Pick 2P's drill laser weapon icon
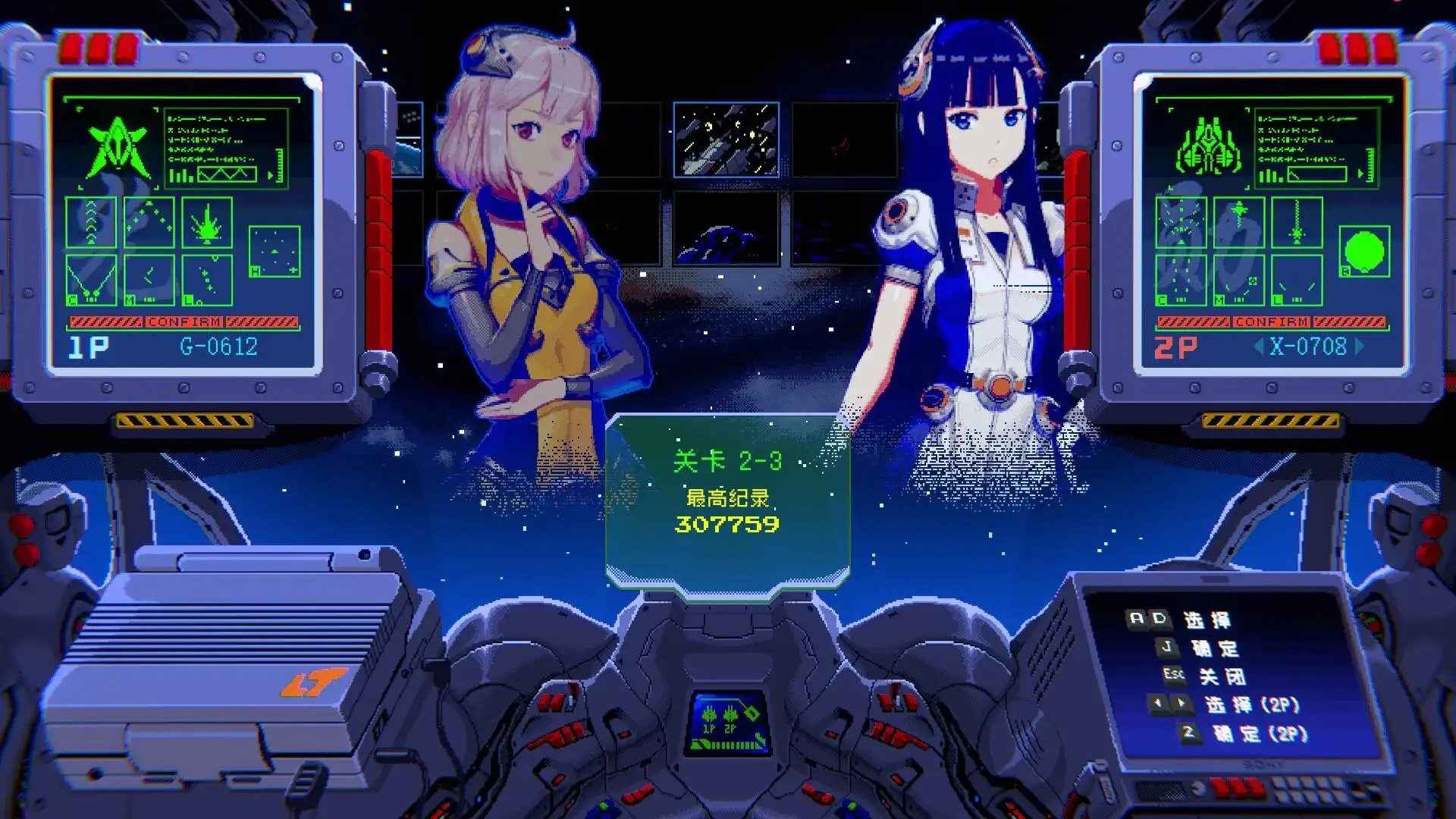Viewport: 1456px width, 819px height. [1298, 222]
